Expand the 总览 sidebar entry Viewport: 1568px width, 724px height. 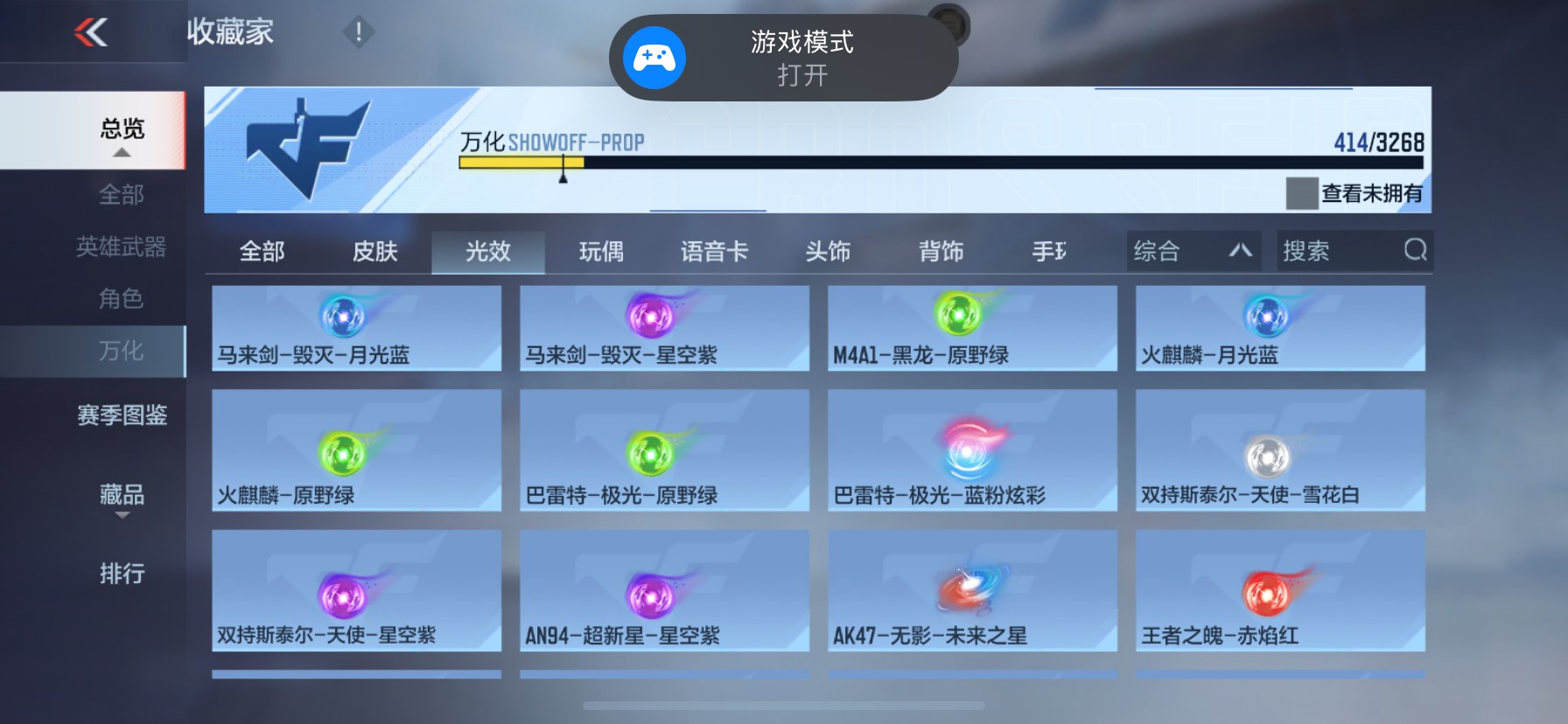coord(121,128)
